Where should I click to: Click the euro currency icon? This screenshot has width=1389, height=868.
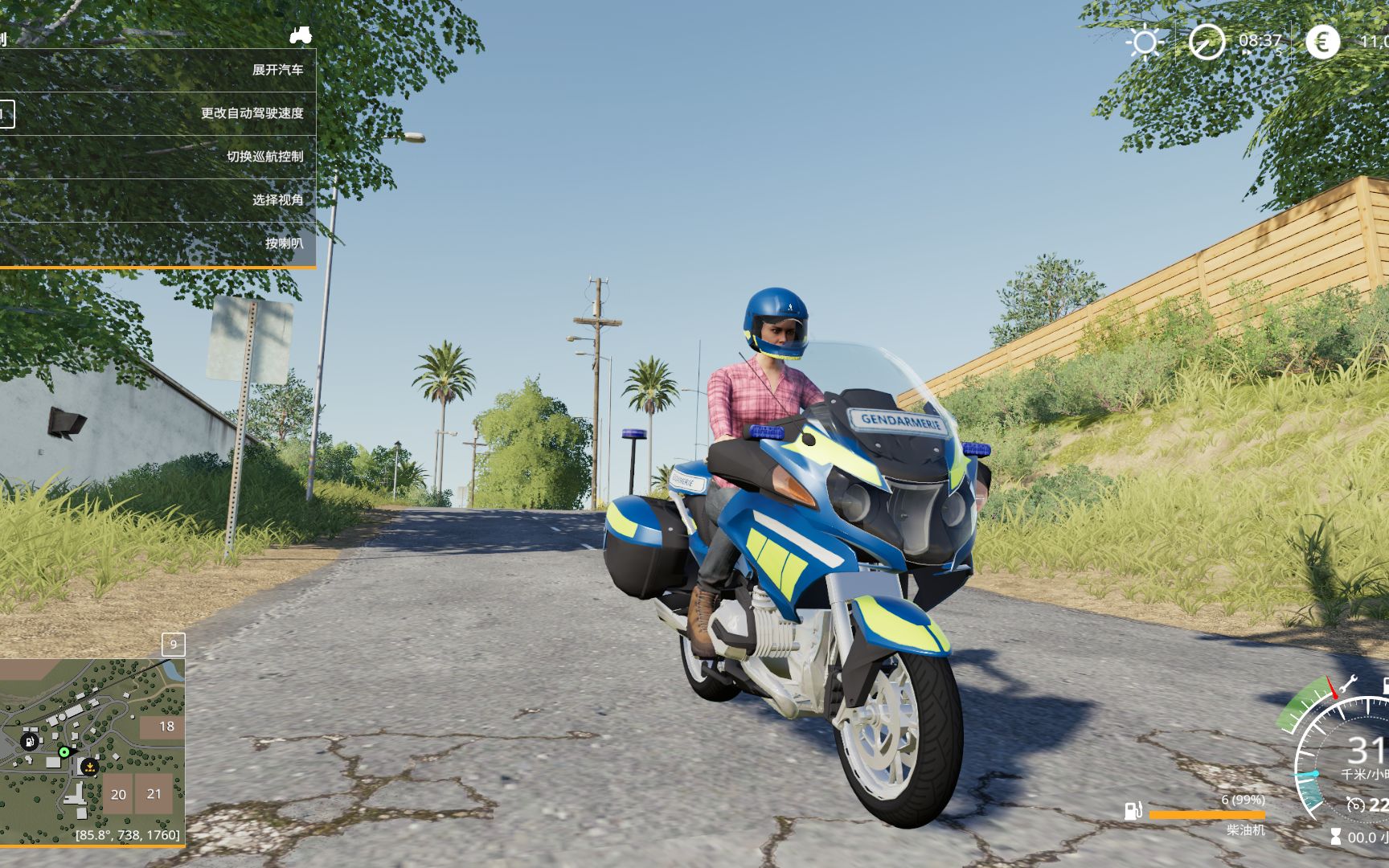[1322, 41]
